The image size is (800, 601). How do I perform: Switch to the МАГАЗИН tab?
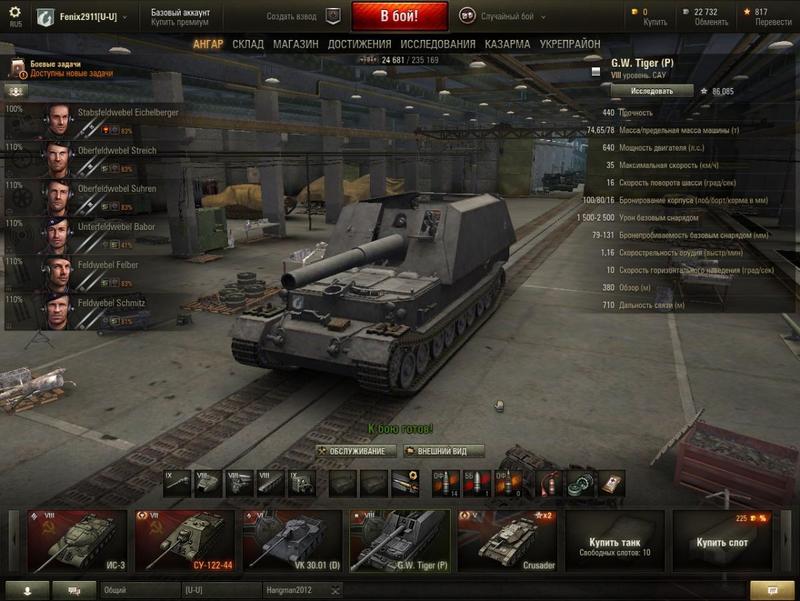tap(295, 45)
